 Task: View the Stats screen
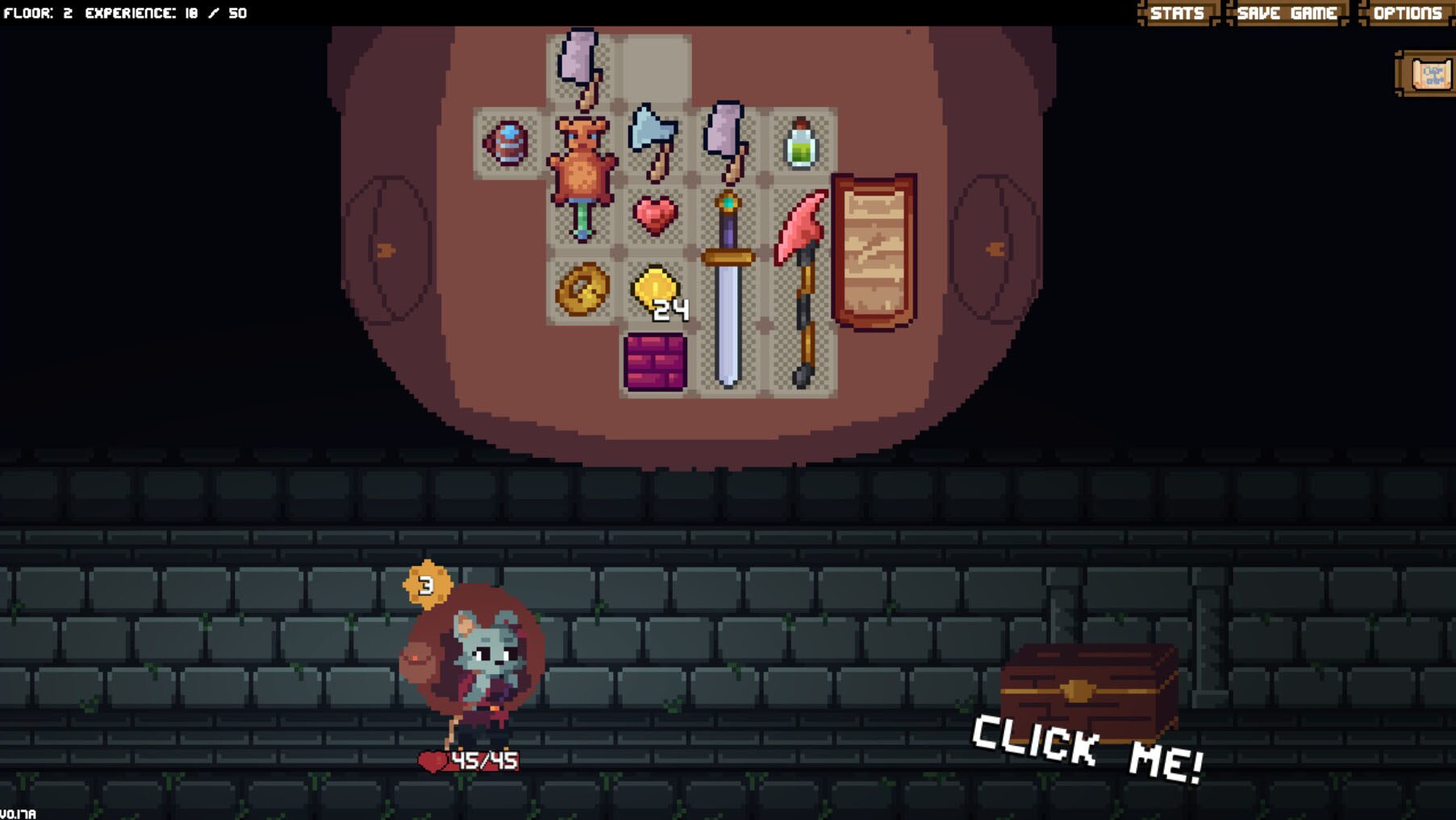tap(1177, 13)
